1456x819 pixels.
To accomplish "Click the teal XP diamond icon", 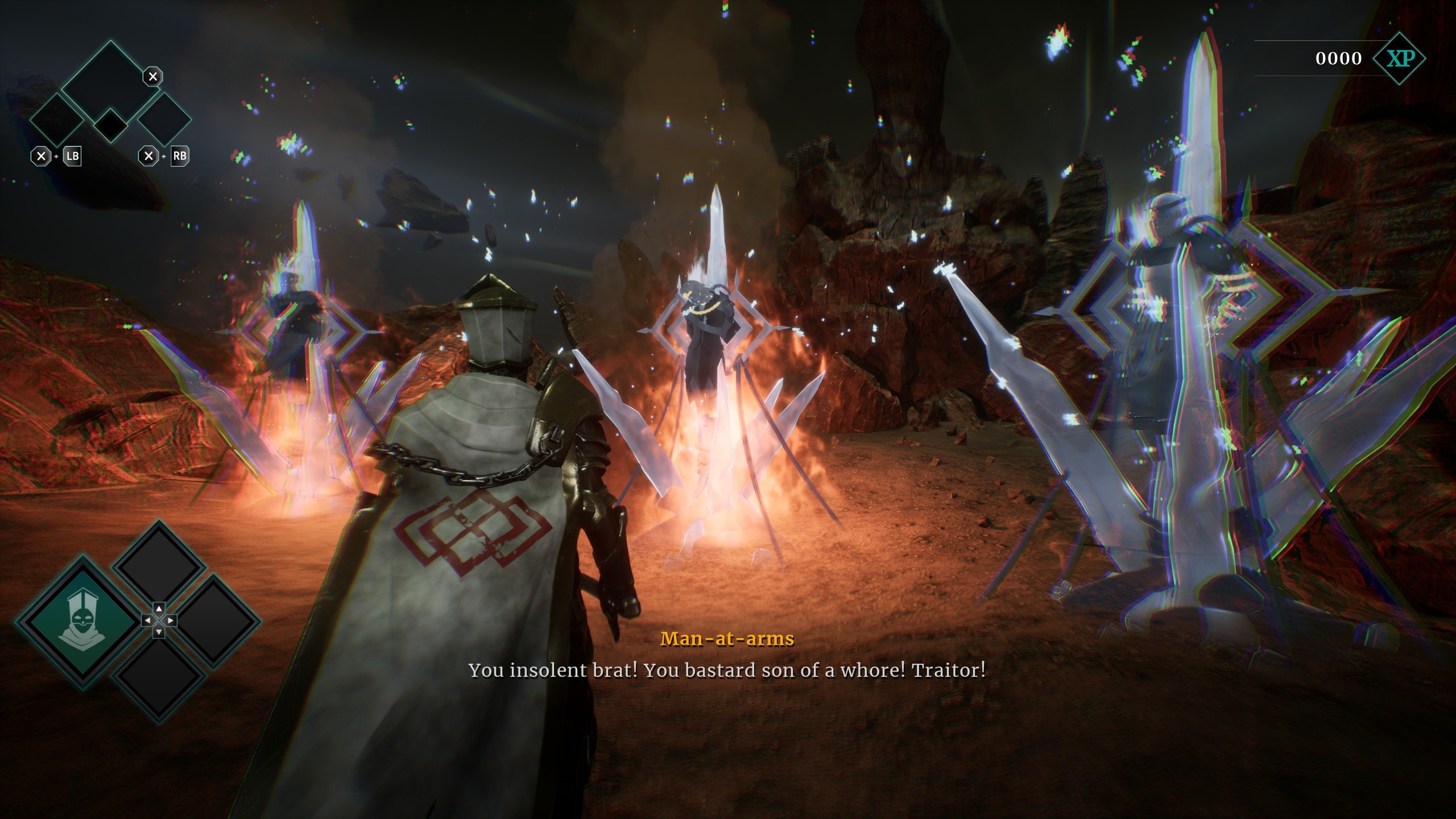I will (1399, 59).
